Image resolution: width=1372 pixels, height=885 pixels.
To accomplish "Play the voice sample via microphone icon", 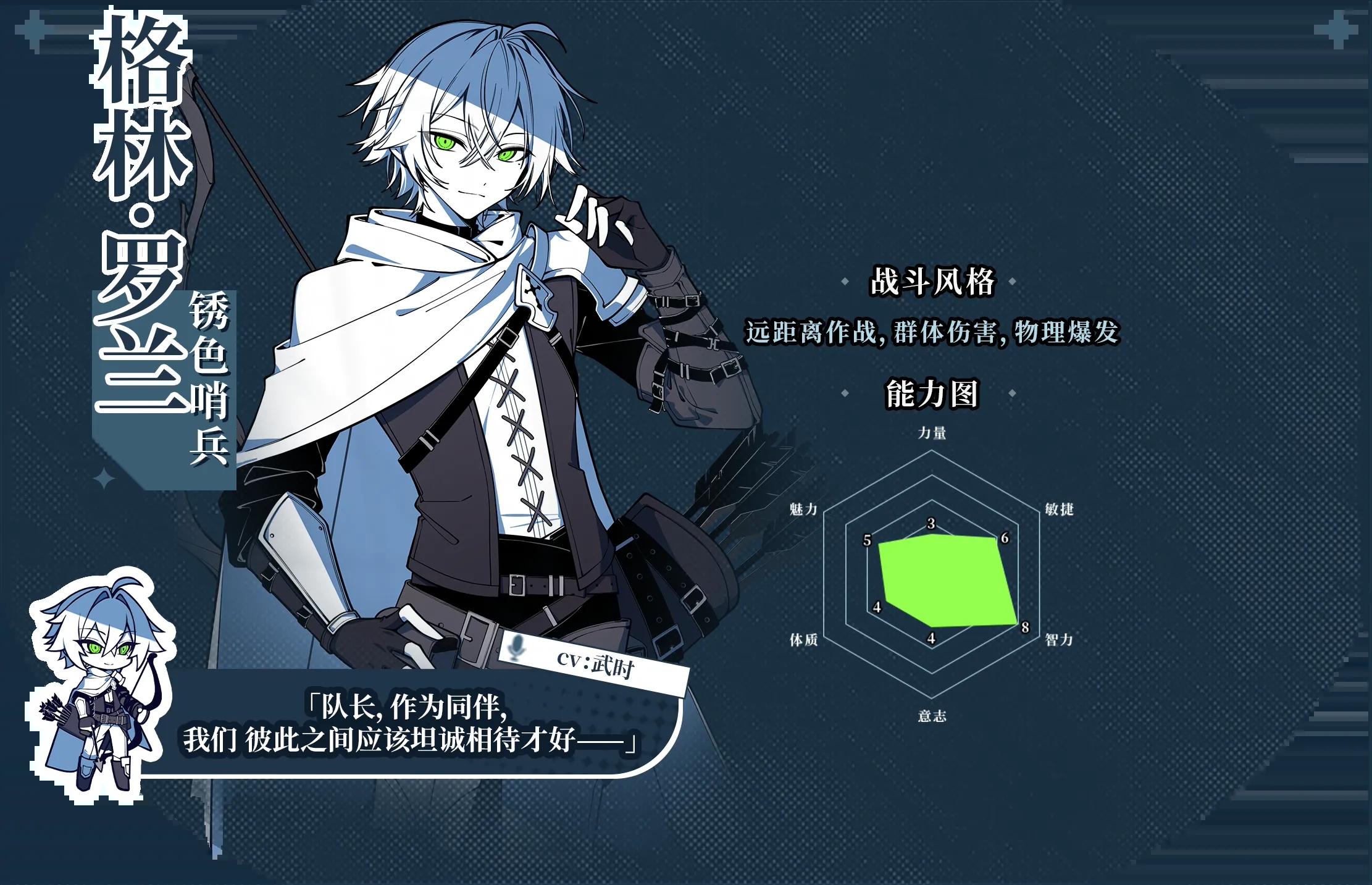I will [x=515, y=647].
